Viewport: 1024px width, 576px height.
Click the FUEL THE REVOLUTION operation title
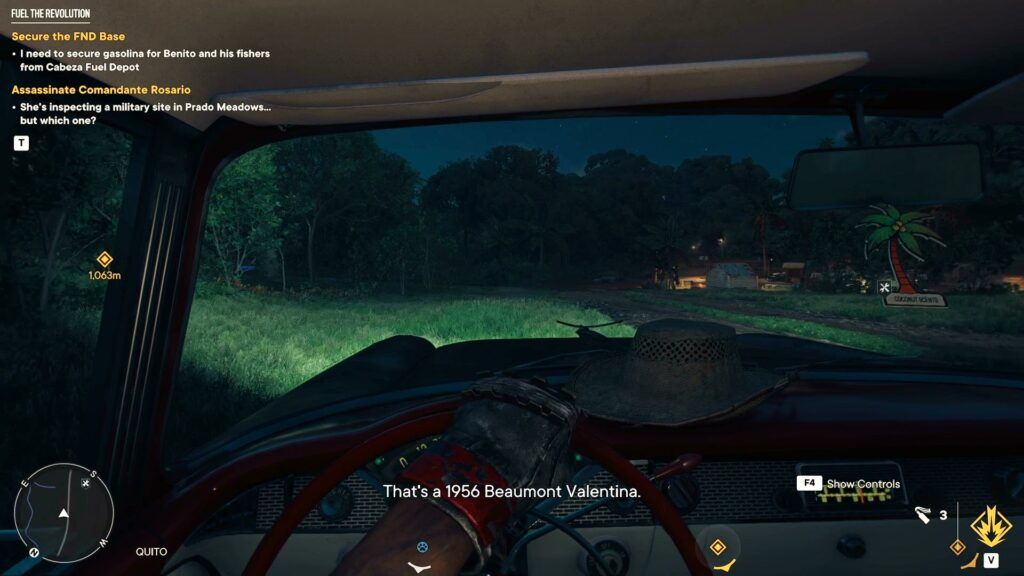click(50, 14)
